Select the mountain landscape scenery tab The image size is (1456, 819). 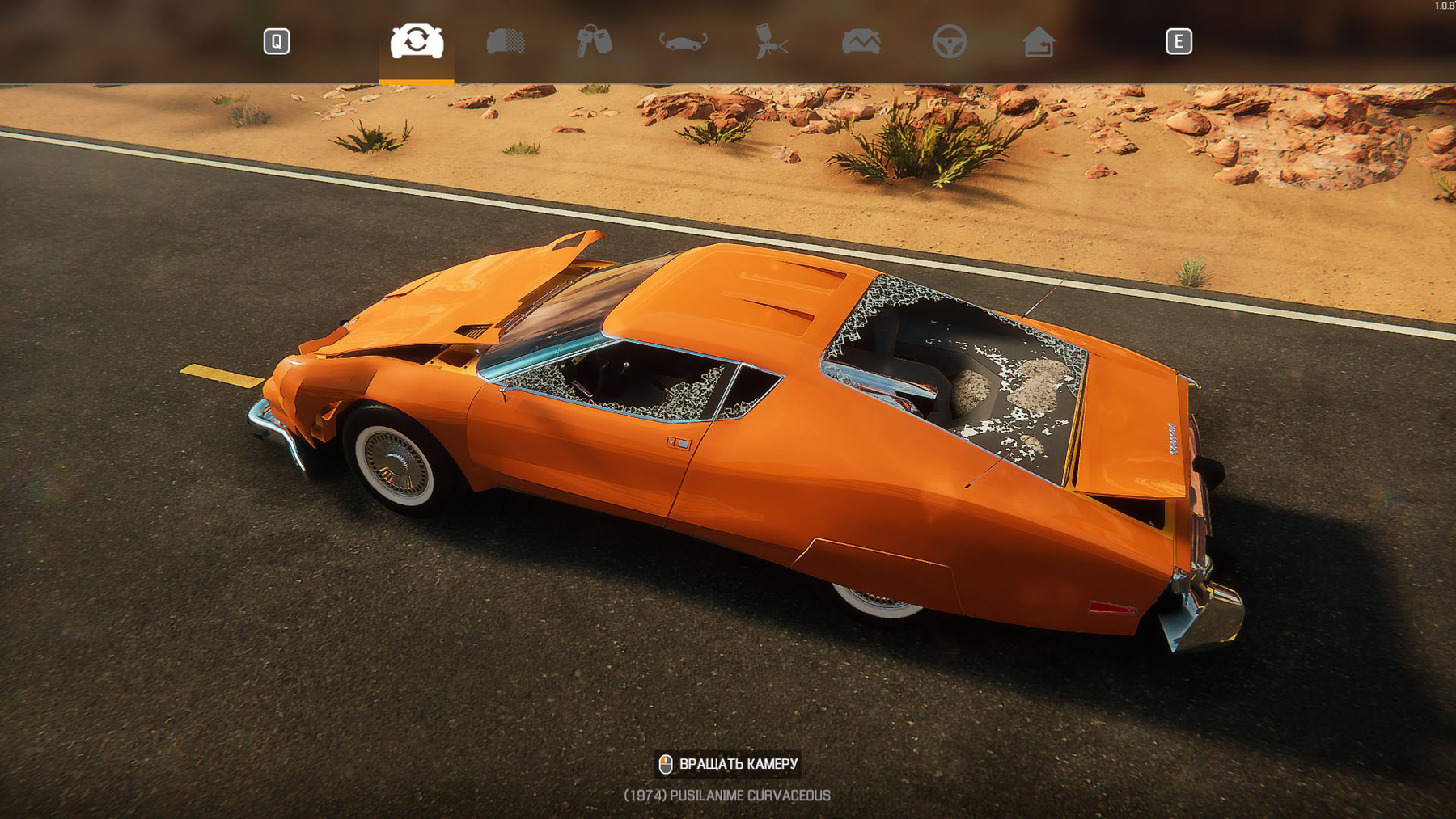coord(861,41)
